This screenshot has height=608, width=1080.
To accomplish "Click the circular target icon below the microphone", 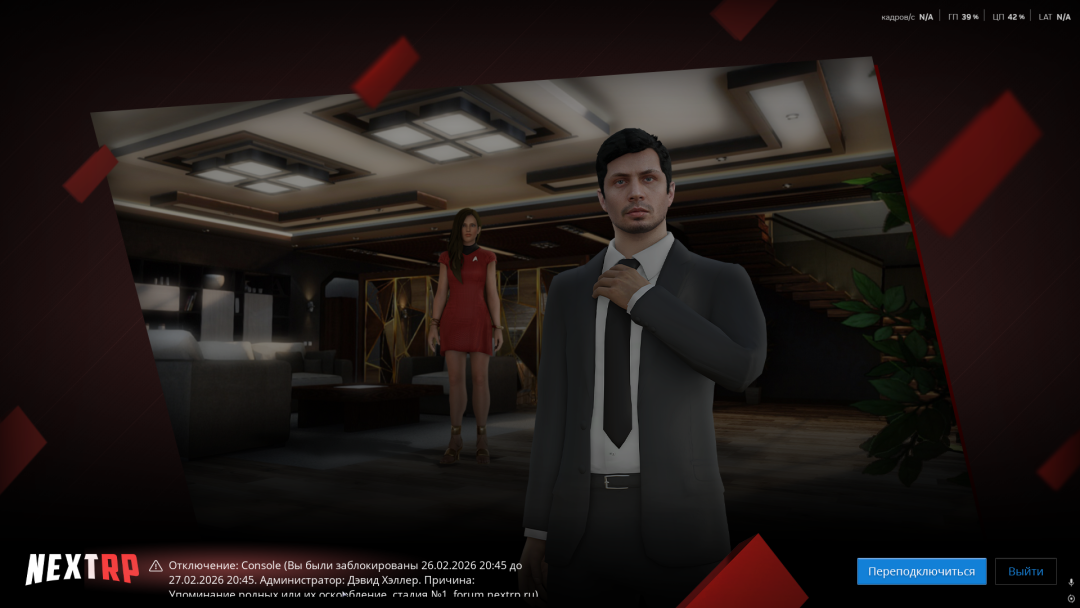I will [1071, 598].
